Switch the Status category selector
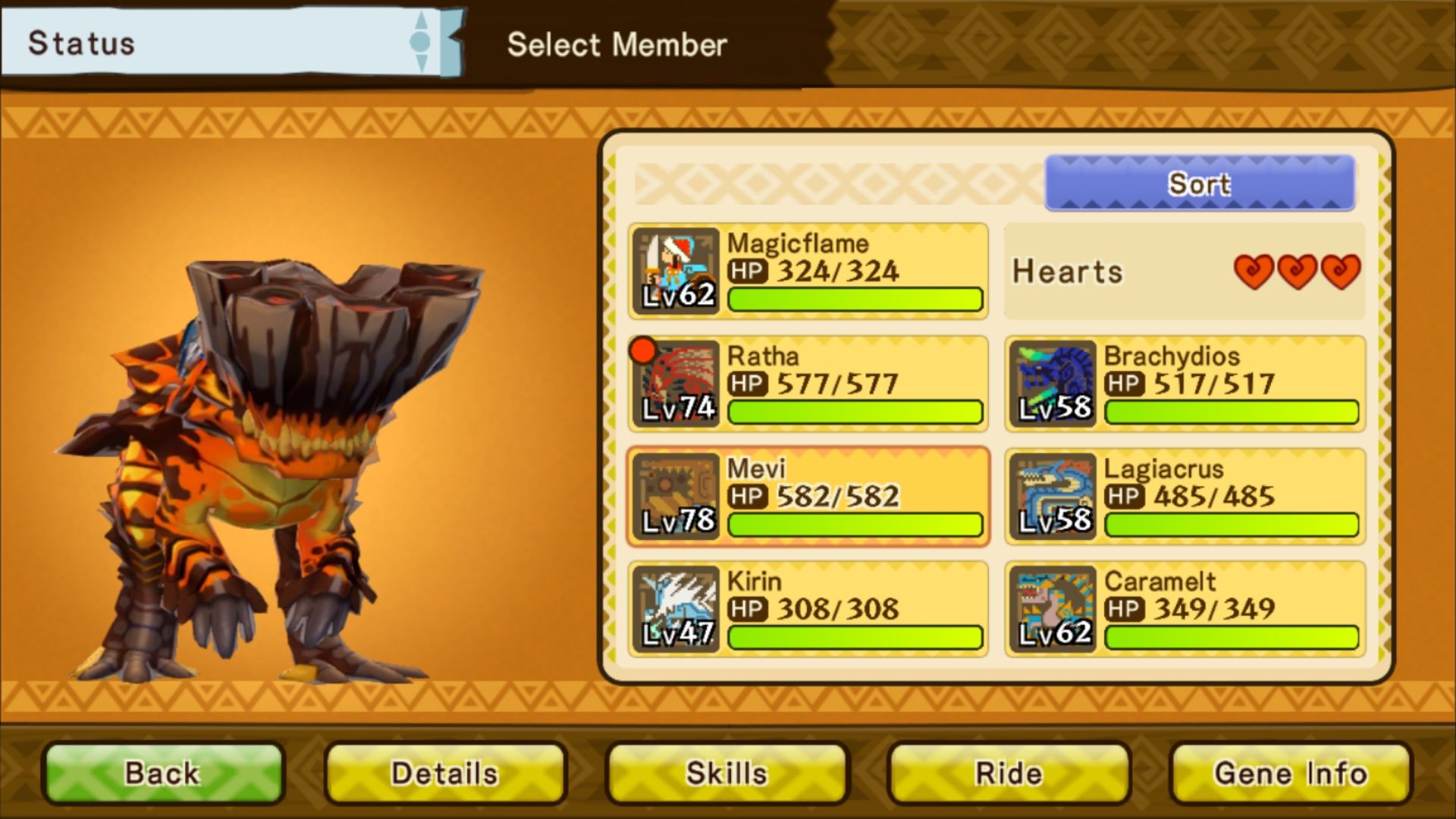Image resolution: width=1456 pixels, height=819 pixels. (420, 42)
